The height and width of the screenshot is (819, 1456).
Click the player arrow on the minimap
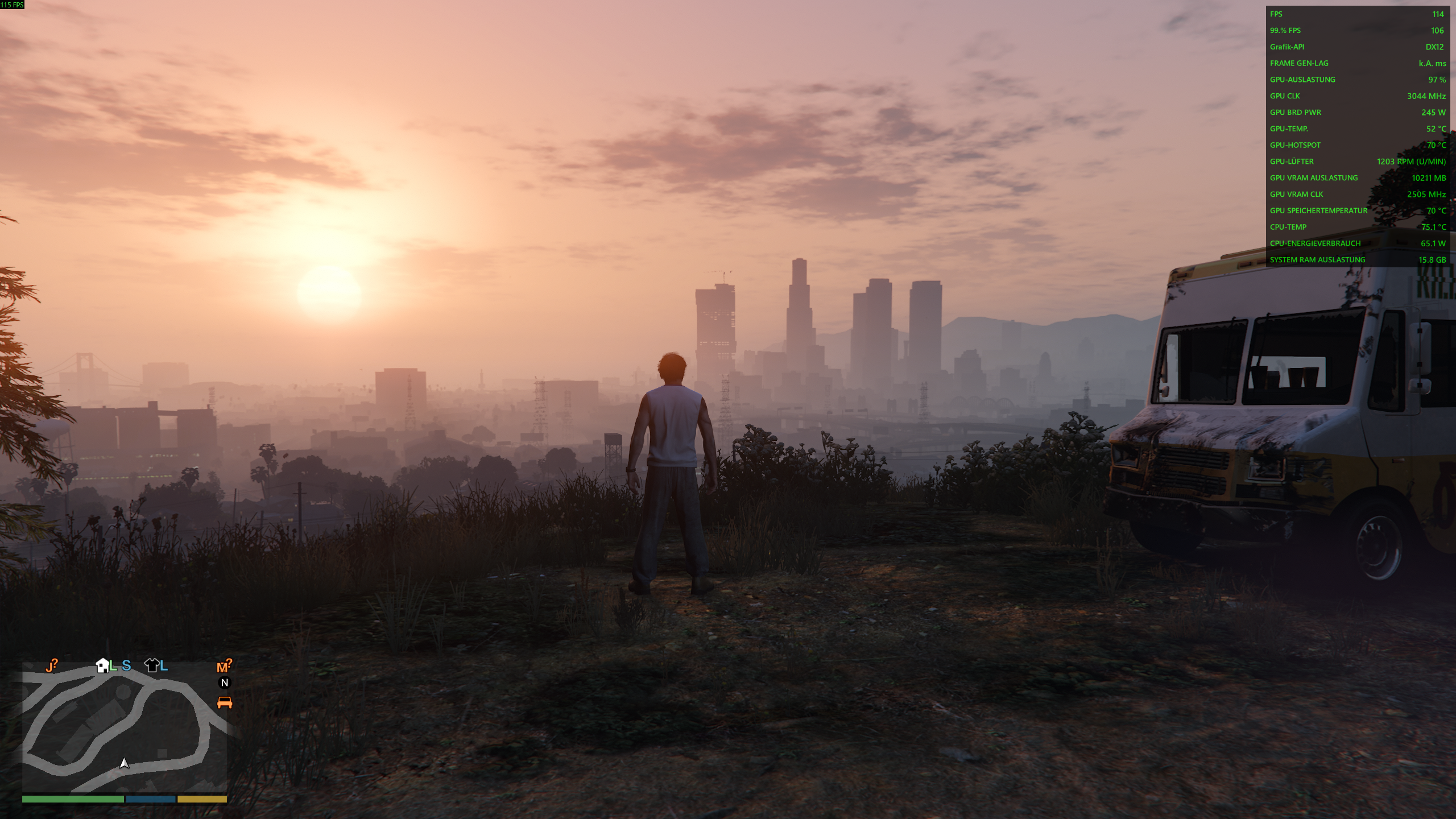[123, 763]
